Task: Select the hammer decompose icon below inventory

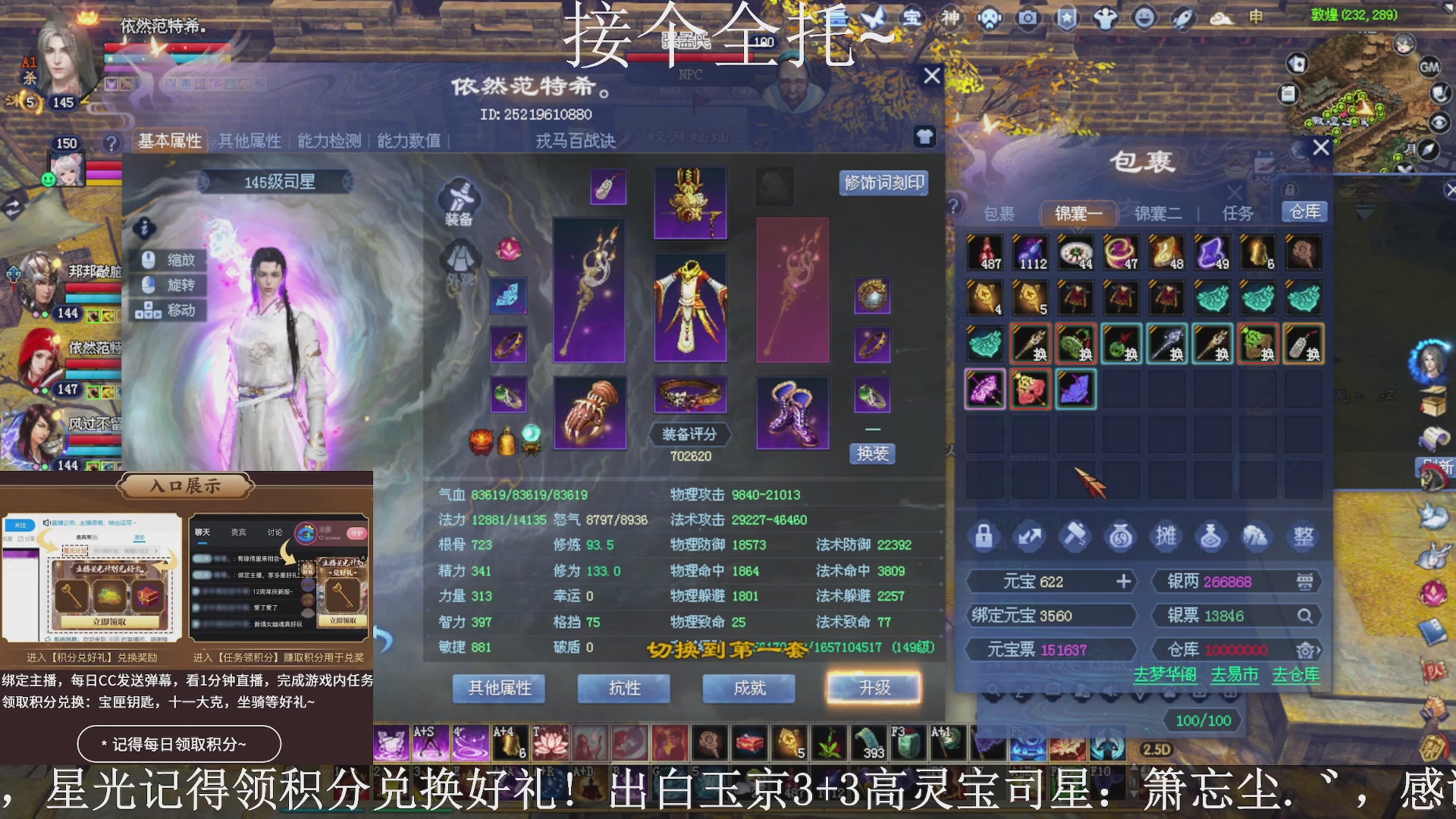Action: [x=1075, y=535]
